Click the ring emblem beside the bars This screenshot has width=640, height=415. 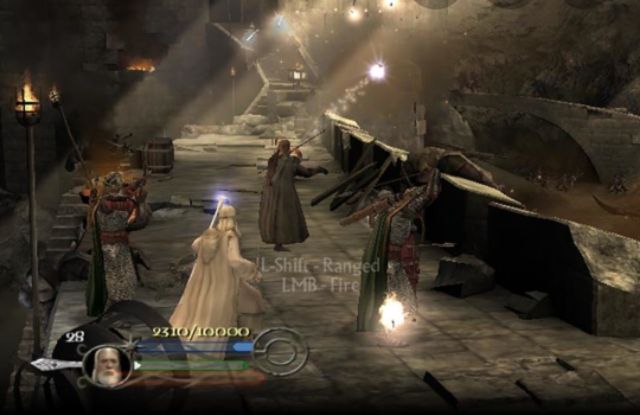point(277,352)
